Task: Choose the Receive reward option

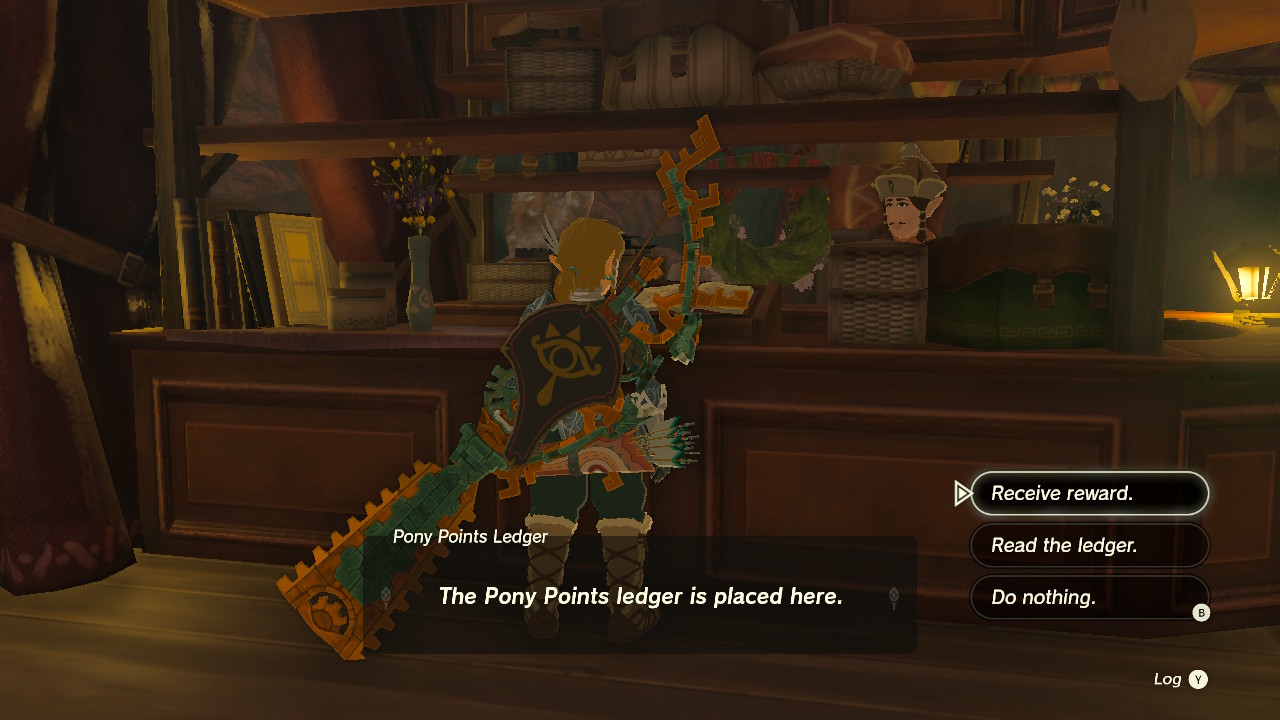Action: pos(1090,493)
